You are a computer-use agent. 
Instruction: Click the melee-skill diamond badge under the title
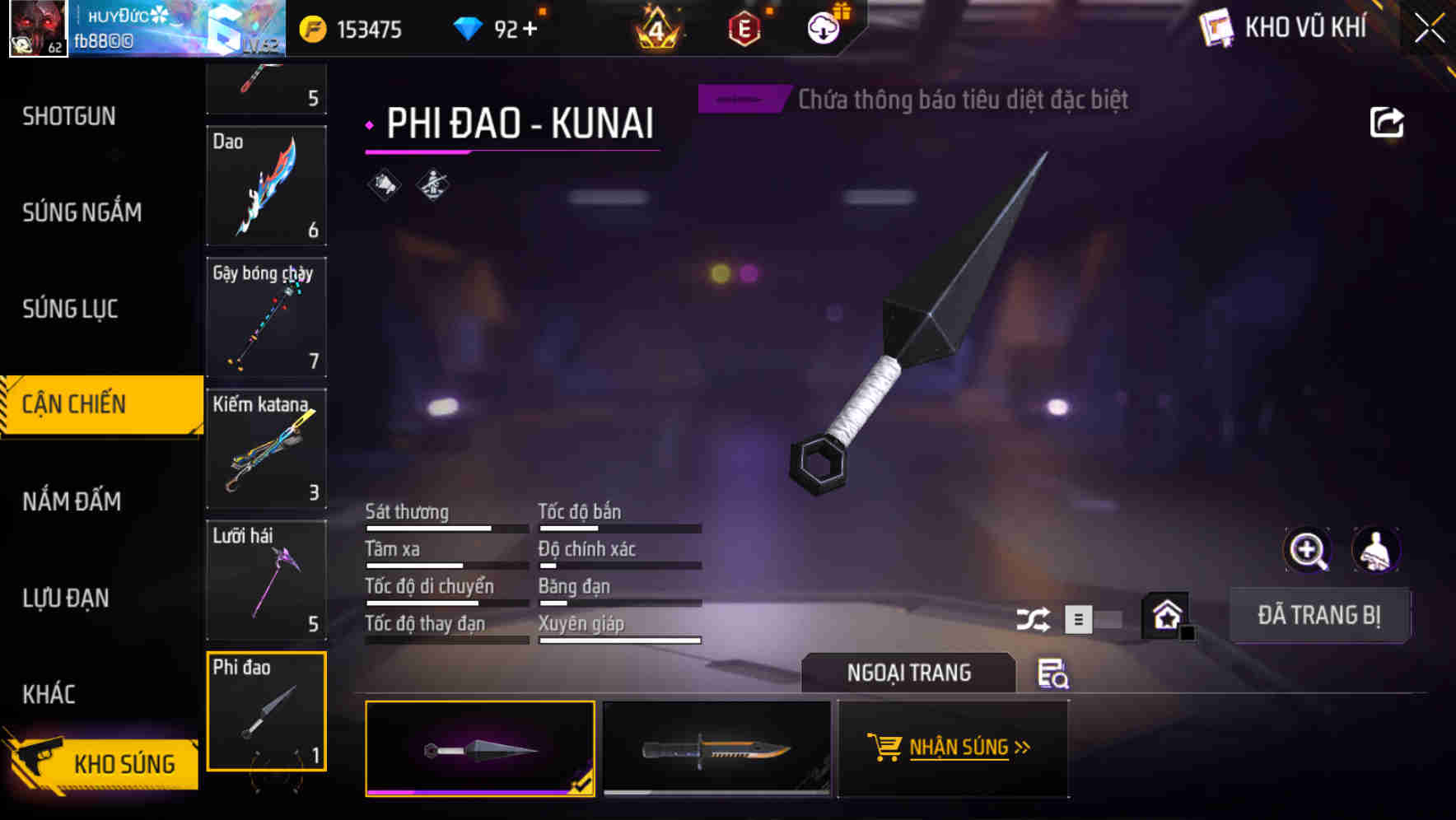(432, 184)
